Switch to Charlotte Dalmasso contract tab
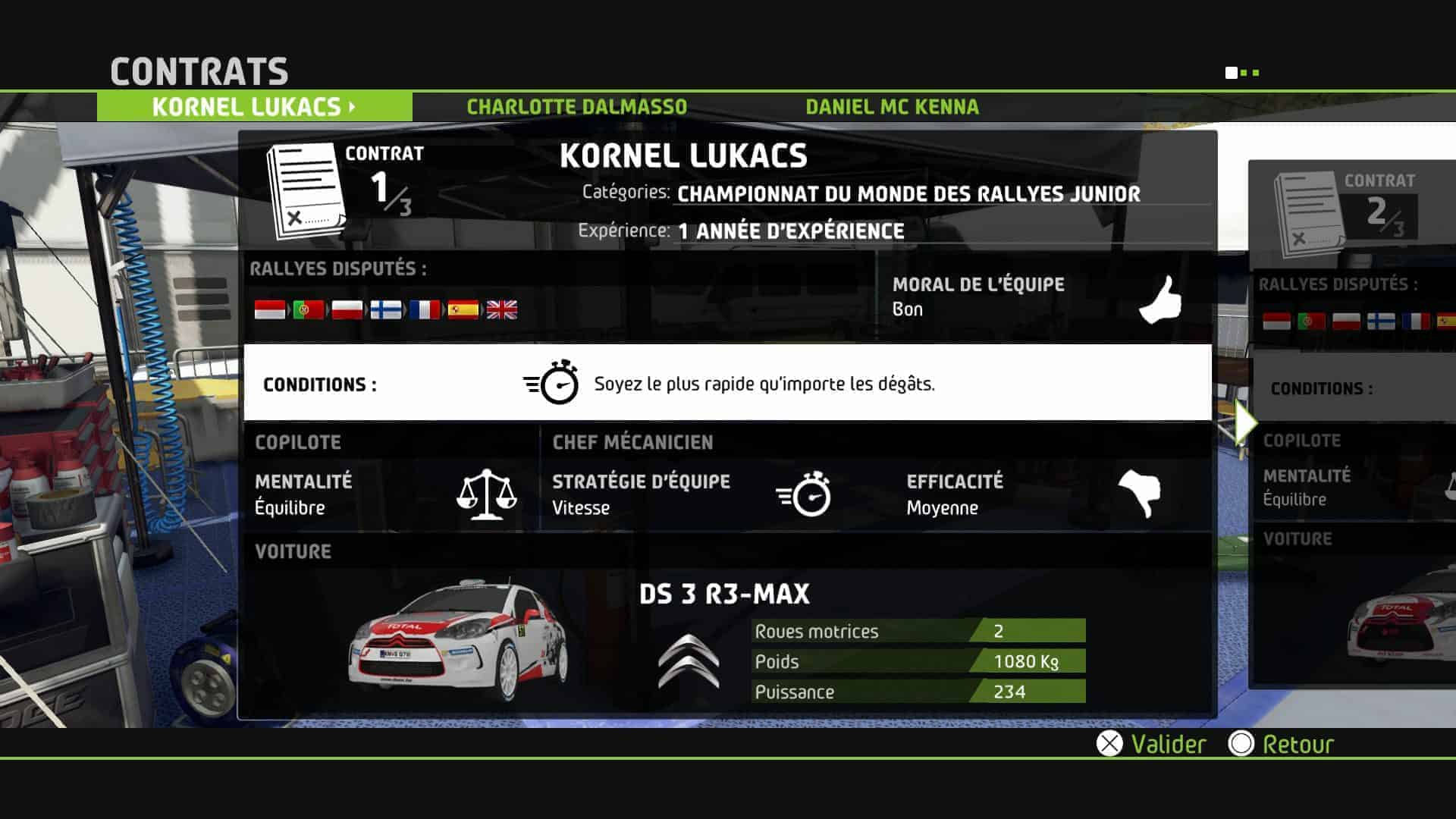 [x=576, y=107]
